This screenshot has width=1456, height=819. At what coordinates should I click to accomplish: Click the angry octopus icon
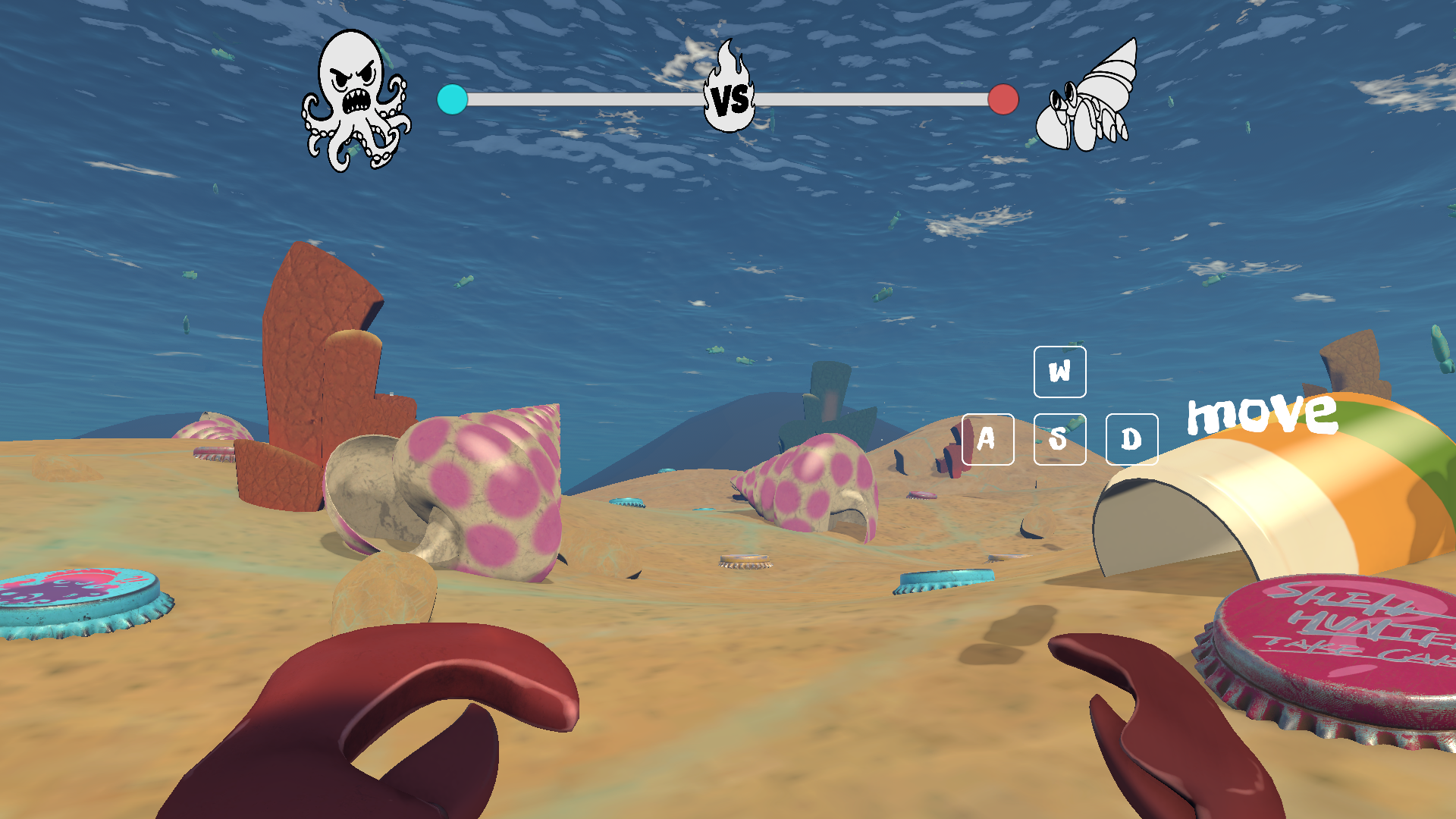(x=355, y=99)
